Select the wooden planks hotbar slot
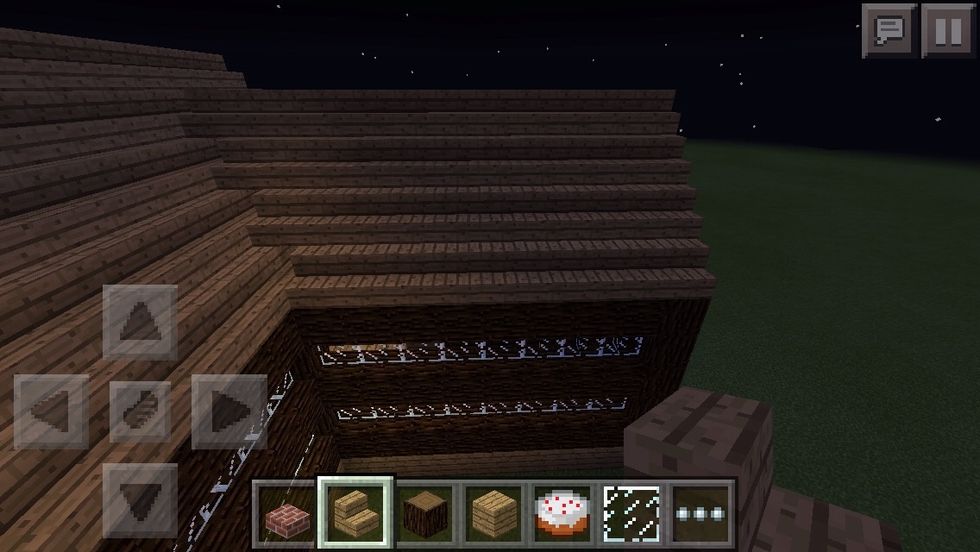This screenshot has height=552, width=980. click(495, 514)
